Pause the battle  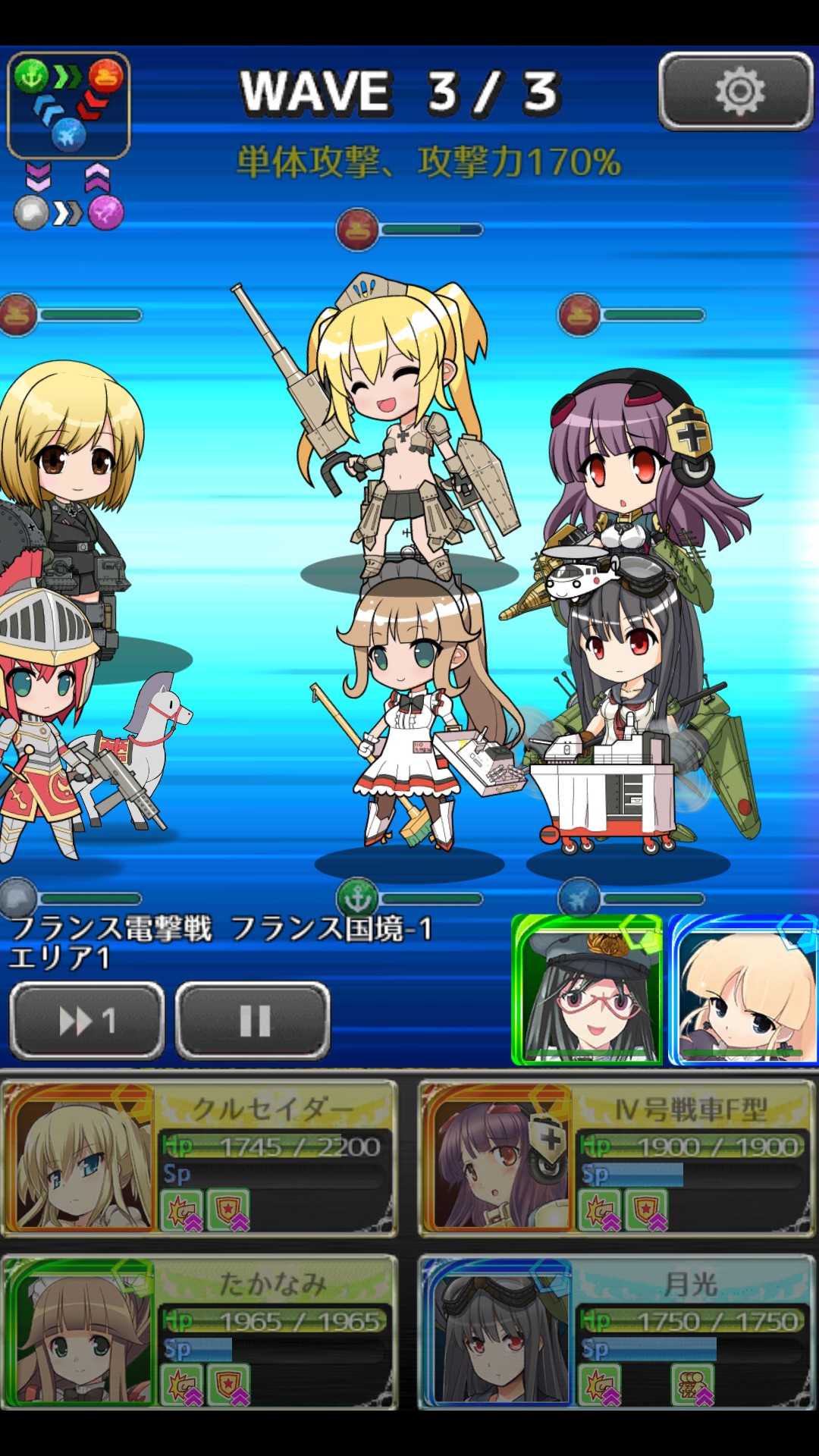pos(253,1021)
